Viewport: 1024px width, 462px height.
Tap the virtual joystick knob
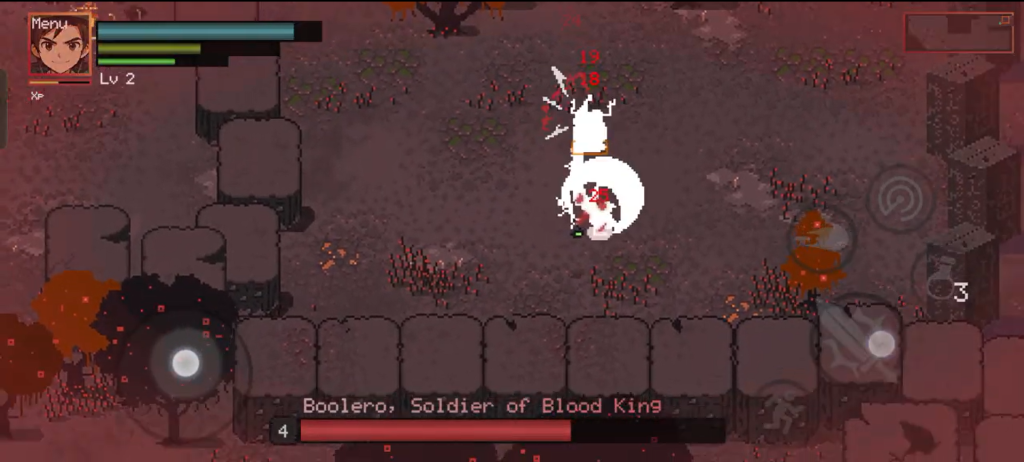coord(185,363)
